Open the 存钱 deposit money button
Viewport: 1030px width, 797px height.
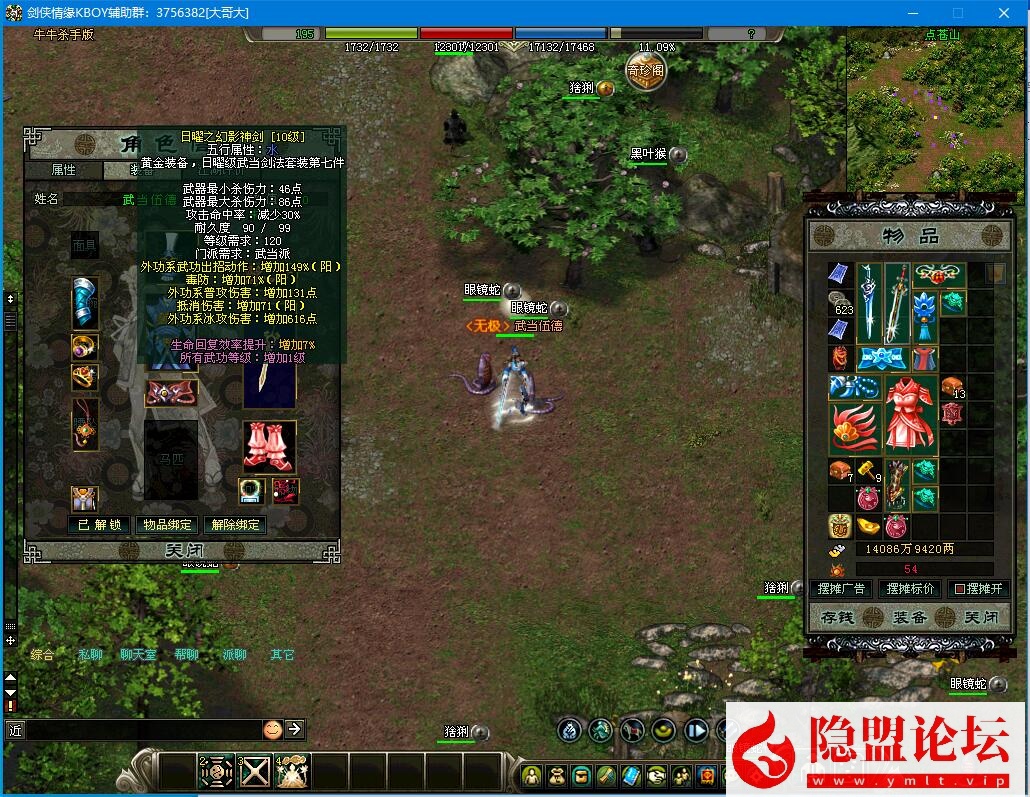click(837, 618)
